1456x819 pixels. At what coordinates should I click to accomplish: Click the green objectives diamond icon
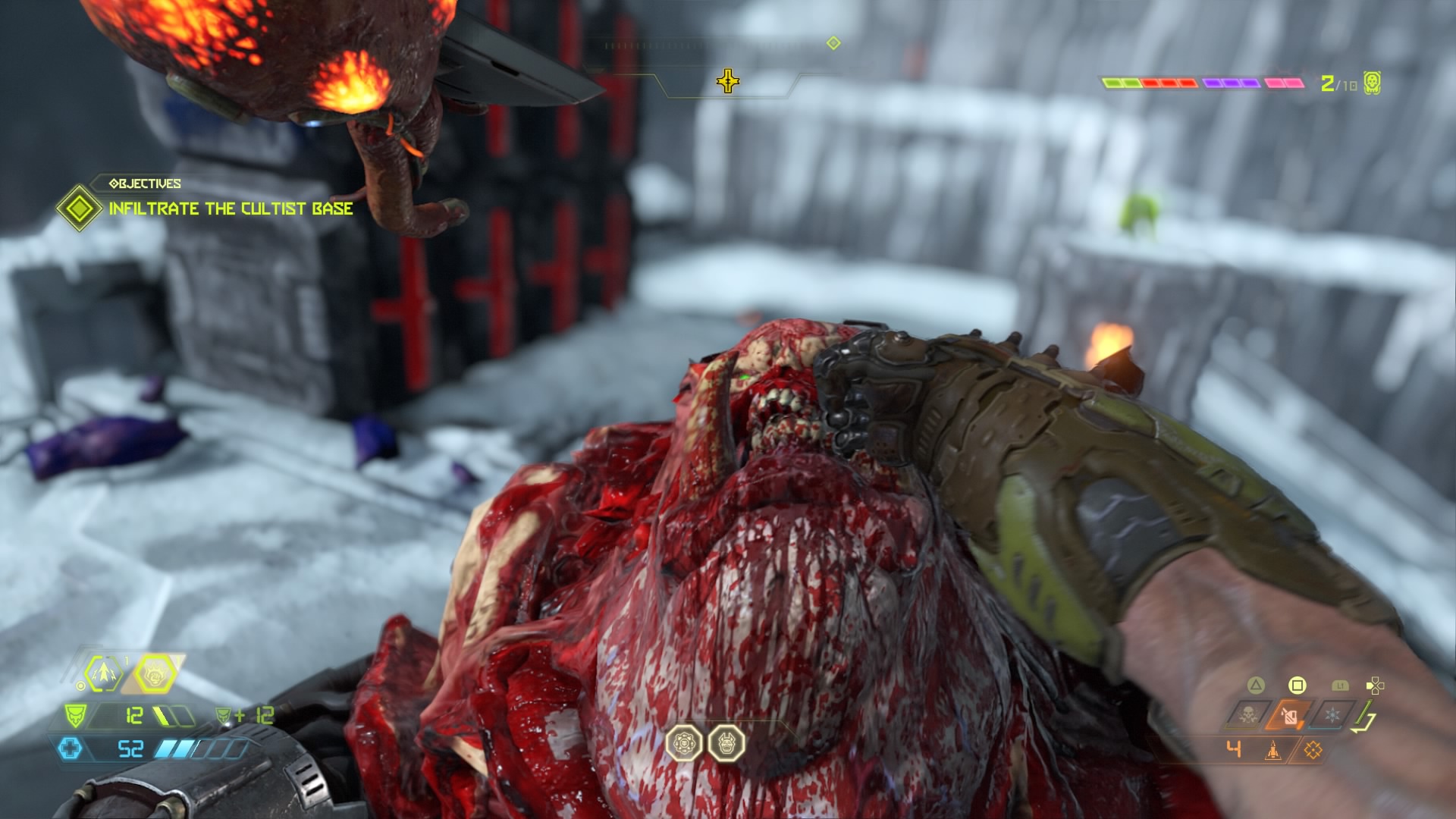[79, 209]
